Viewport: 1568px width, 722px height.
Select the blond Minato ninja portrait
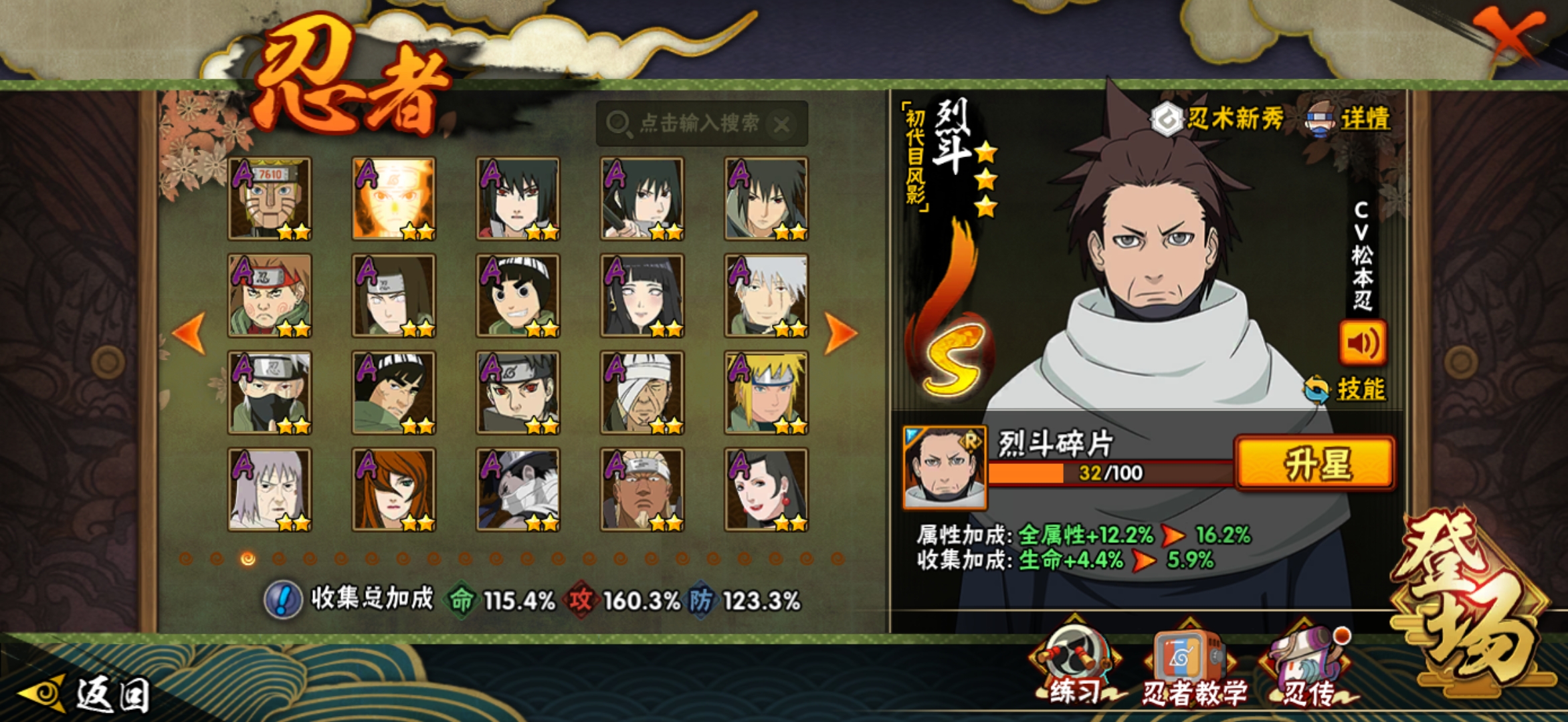click(766, 392)
